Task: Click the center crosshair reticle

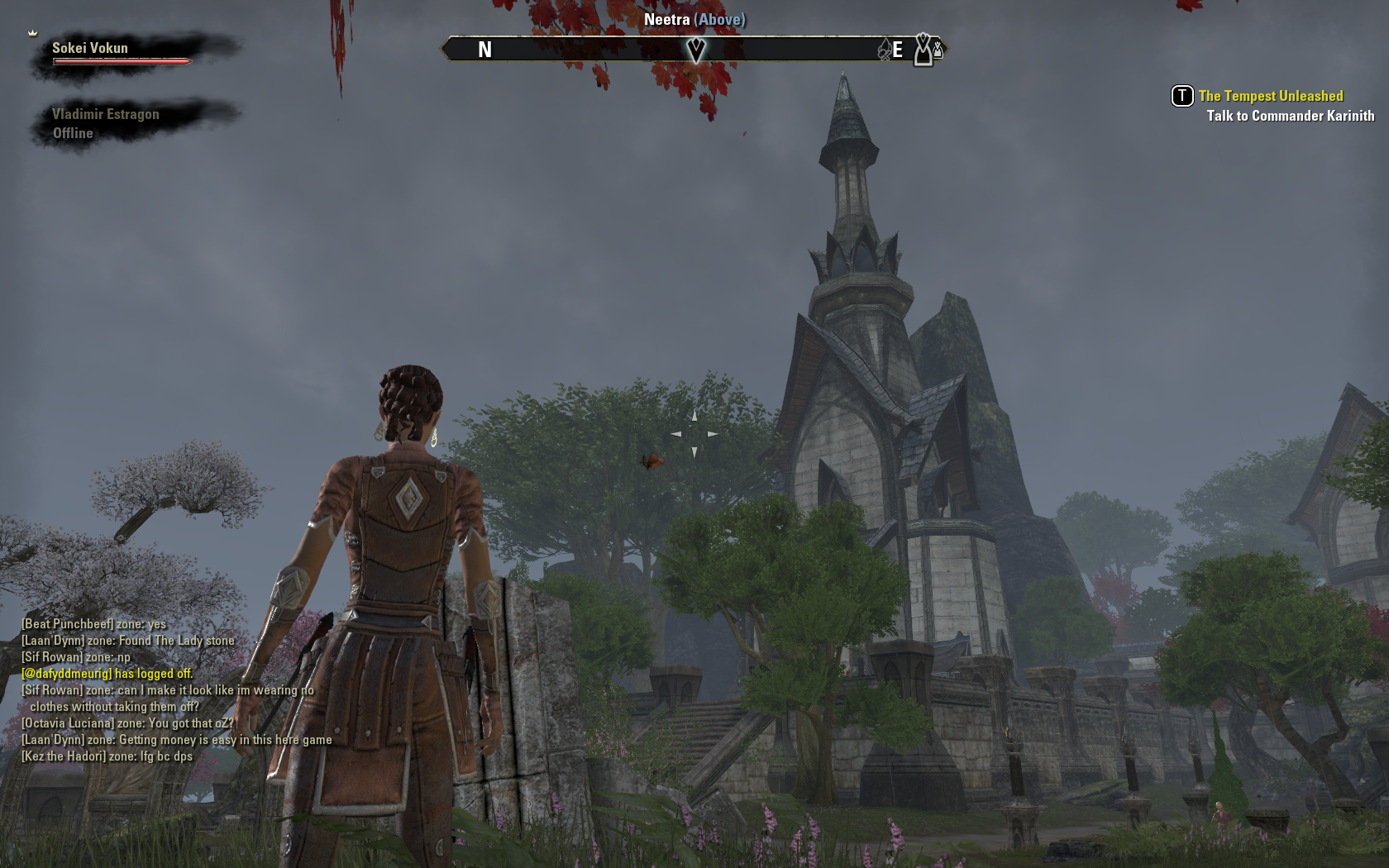Action: tap(694, 432)
